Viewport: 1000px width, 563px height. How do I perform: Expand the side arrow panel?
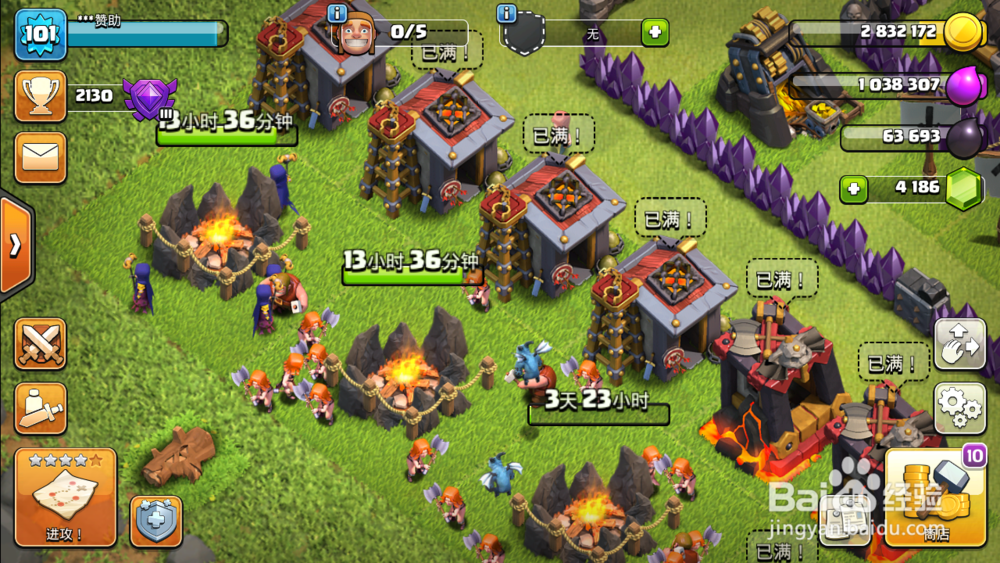click(x=15, y=245)
